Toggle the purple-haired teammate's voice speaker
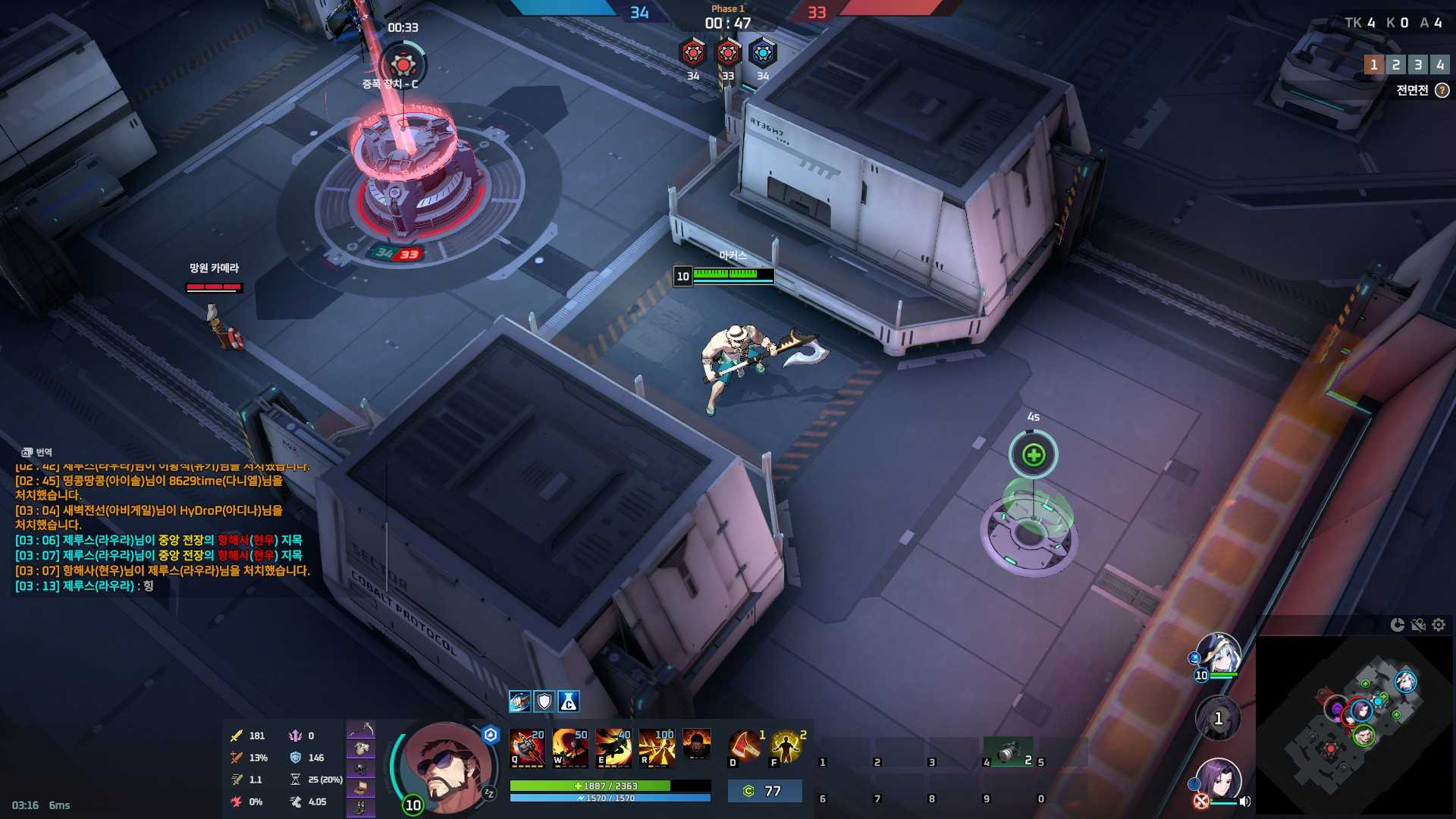 pos(1244,802)
